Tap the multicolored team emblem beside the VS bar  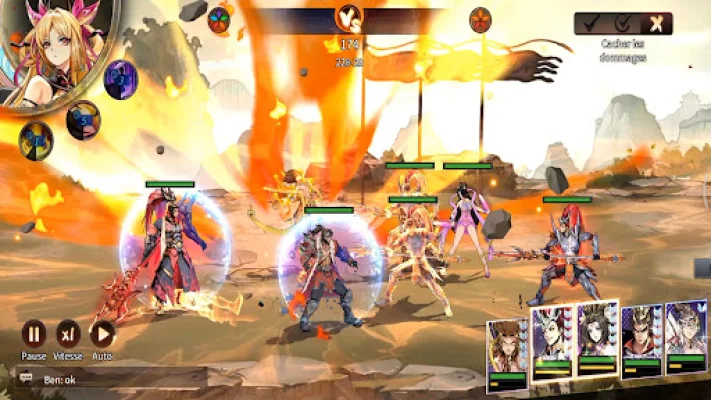click(220, 17)
